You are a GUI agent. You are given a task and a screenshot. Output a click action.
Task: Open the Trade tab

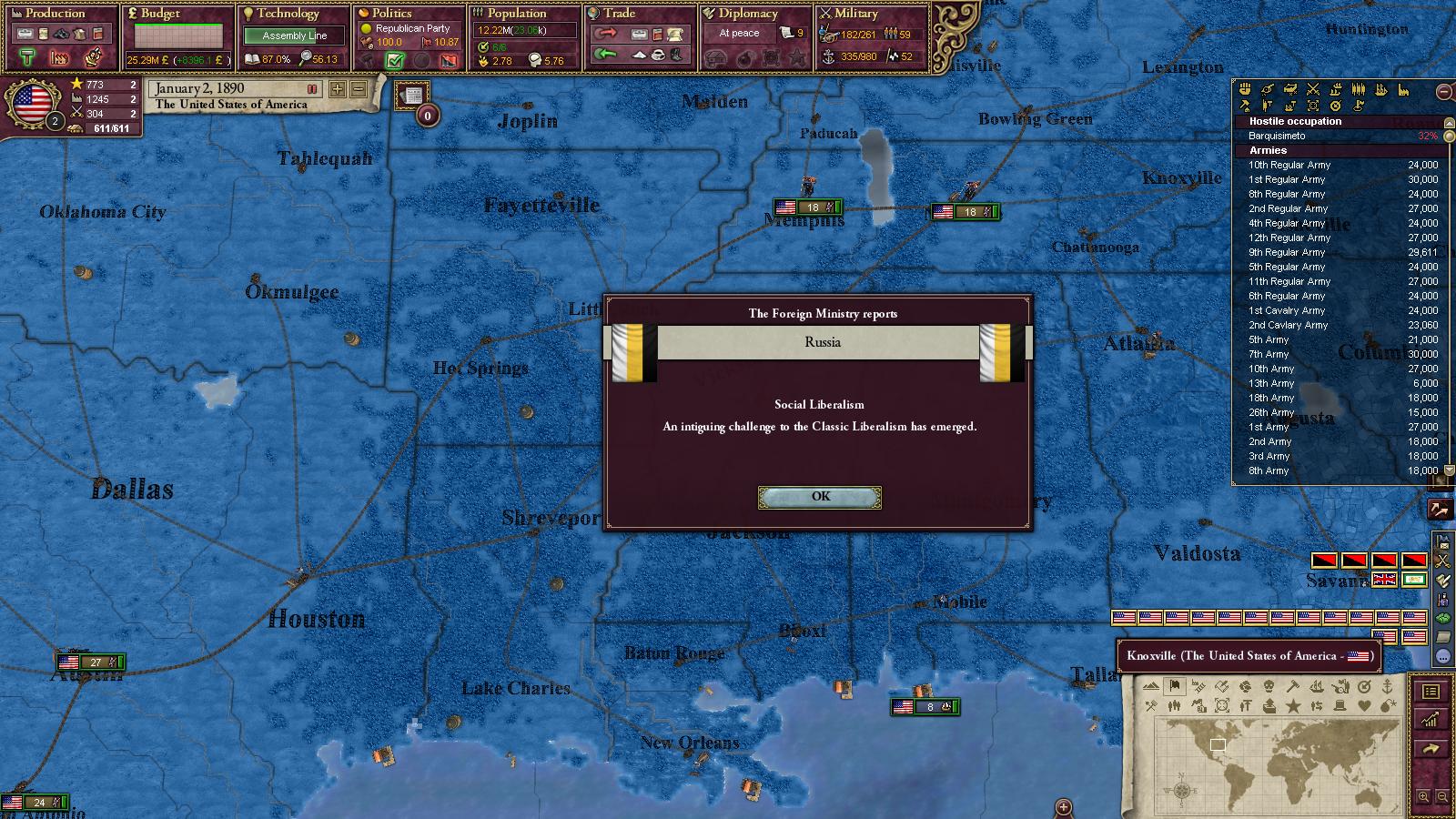coord(619,14)
